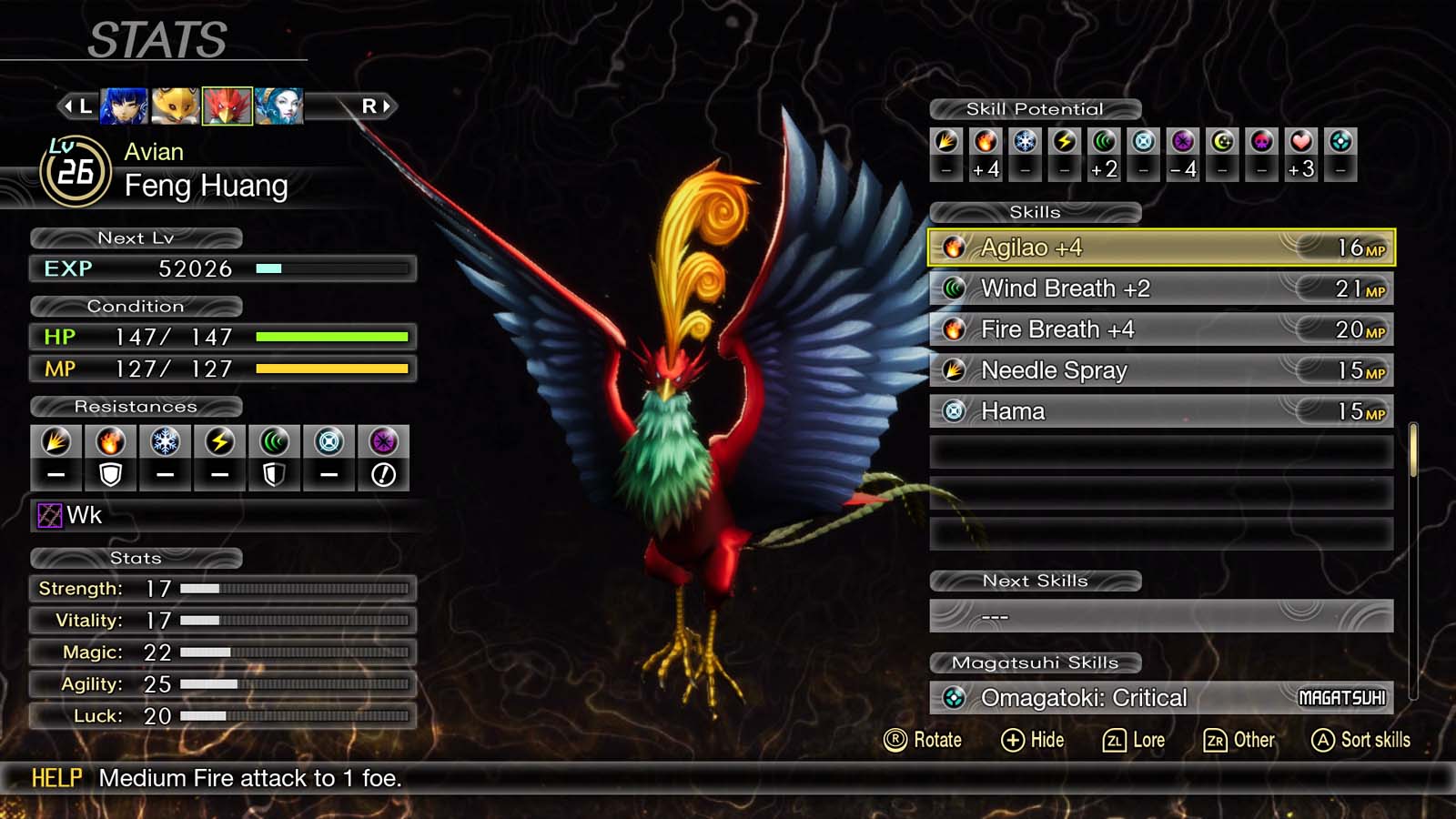Click the skills list scrollbar

coord(1414,450)
